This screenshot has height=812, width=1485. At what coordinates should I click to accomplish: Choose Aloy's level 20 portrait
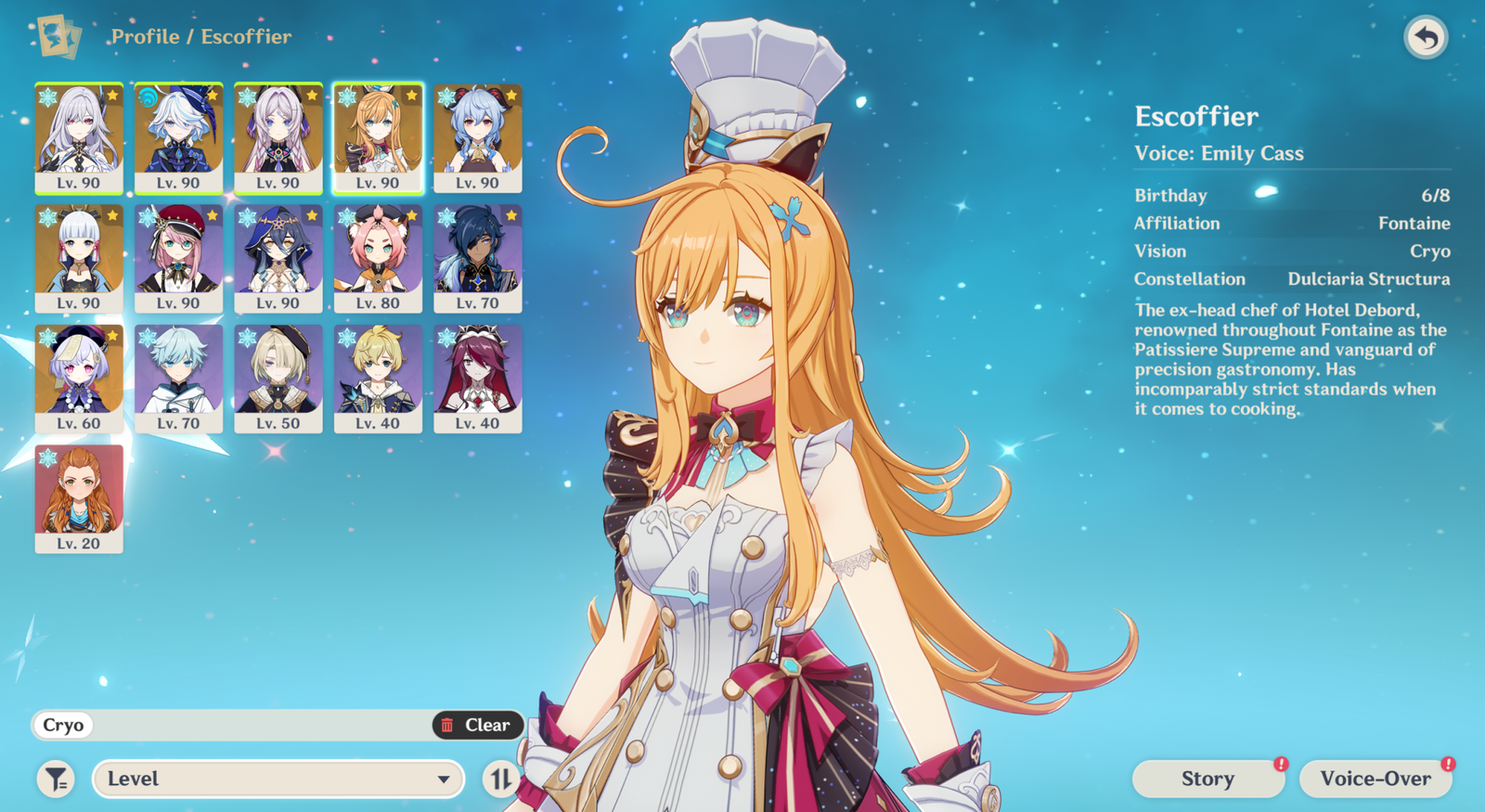tap(79, 498)
